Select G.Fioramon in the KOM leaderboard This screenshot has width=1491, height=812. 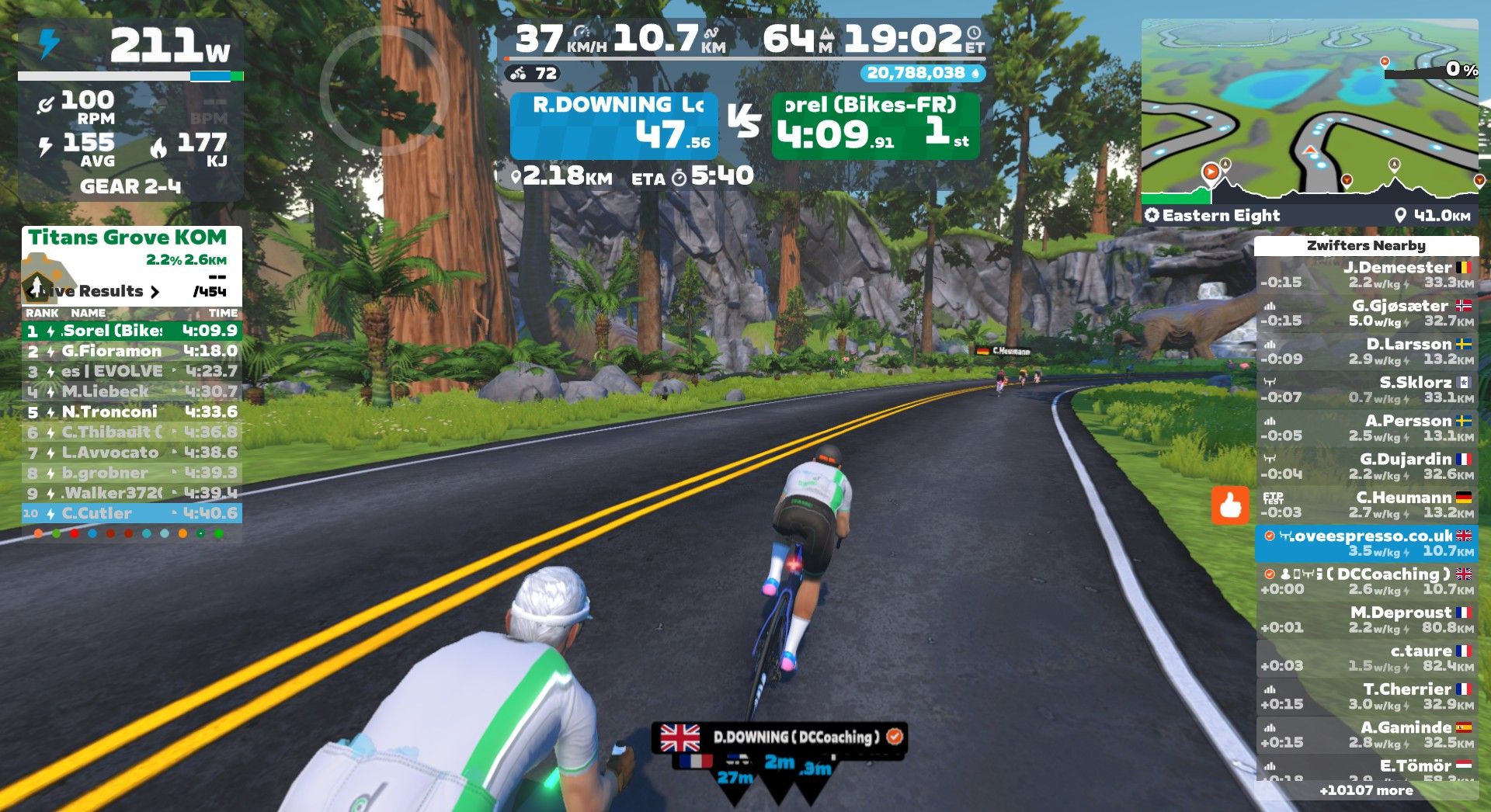pyautogui.click(x=132, y=351)
